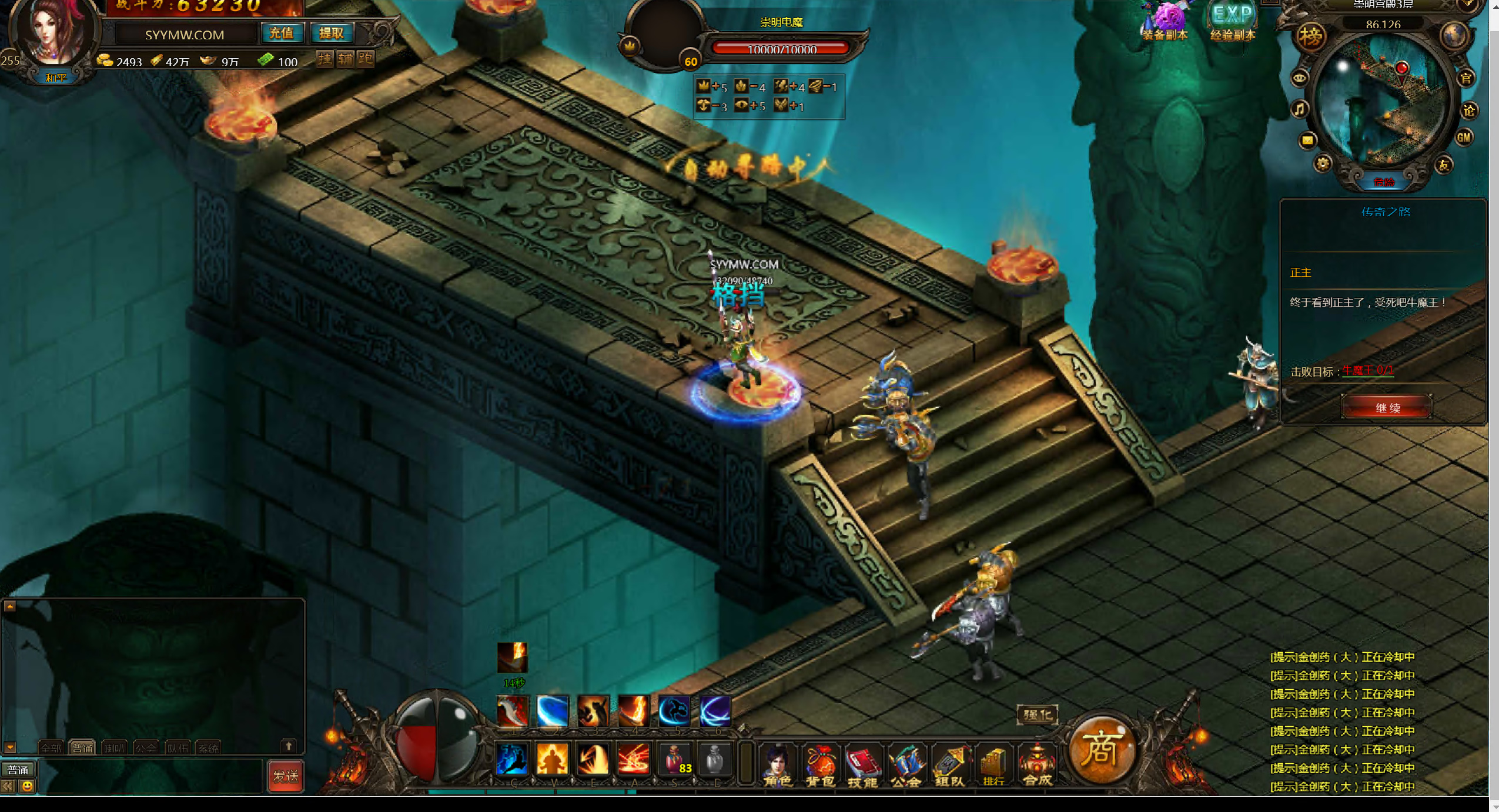Open the mail envelope icon
The width and height of the screenshot is (1499, 812).
click(x=1307, y=140)
